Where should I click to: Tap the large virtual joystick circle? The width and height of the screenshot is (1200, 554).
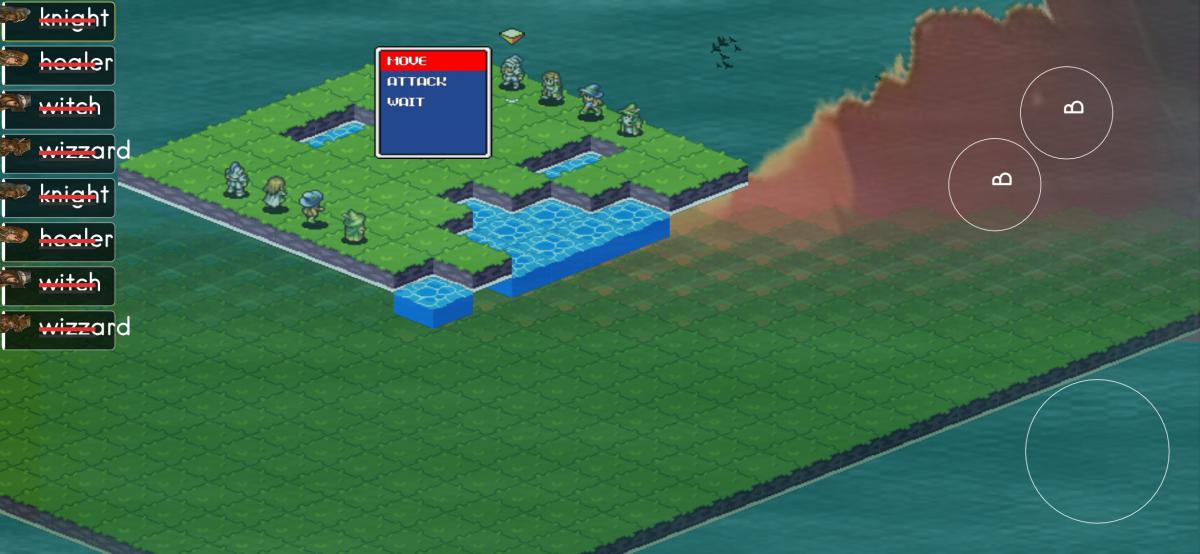[x=1097, y=451]
